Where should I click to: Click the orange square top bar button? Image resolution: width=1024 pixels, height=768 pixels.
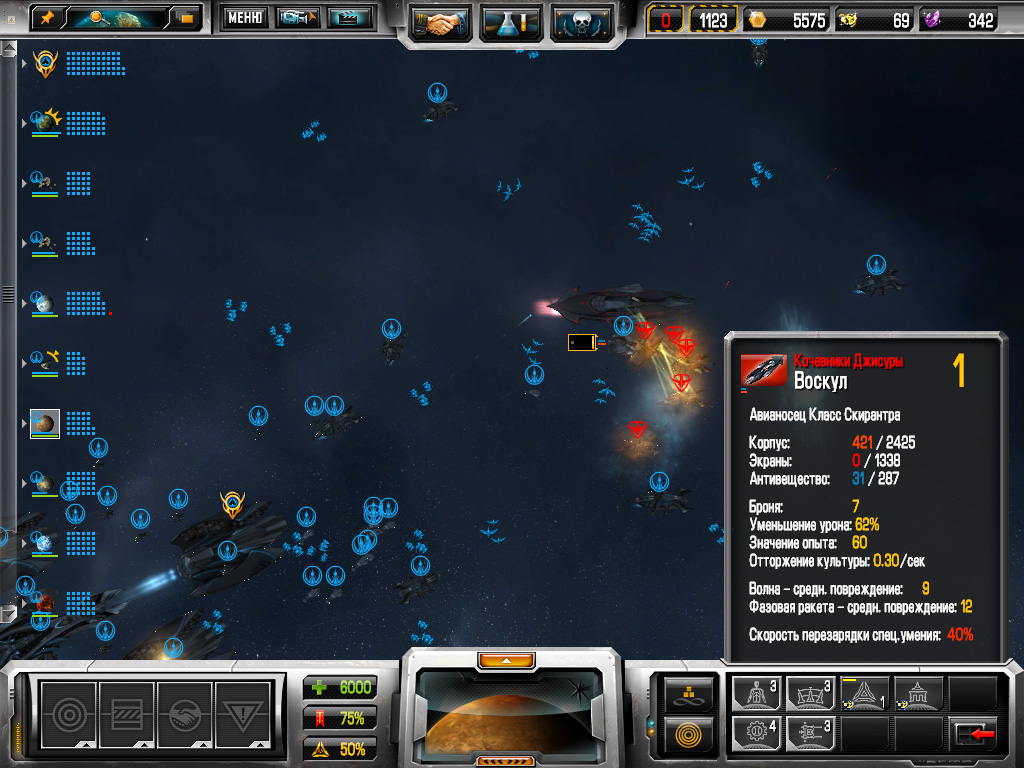[x=186, y=17]
